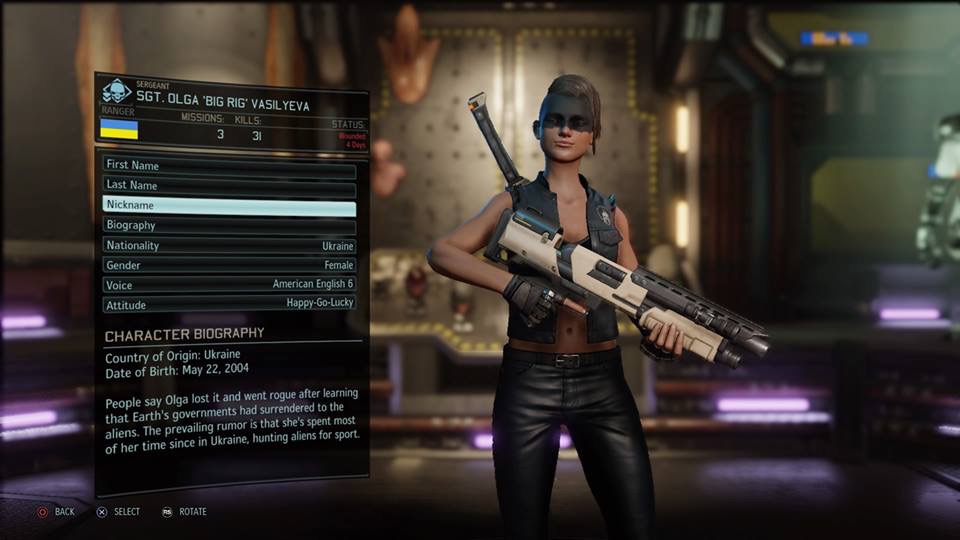This screenshot has width=960, height=540.
Task: Open the Voice option American English 6
Action: pos(229,285)
